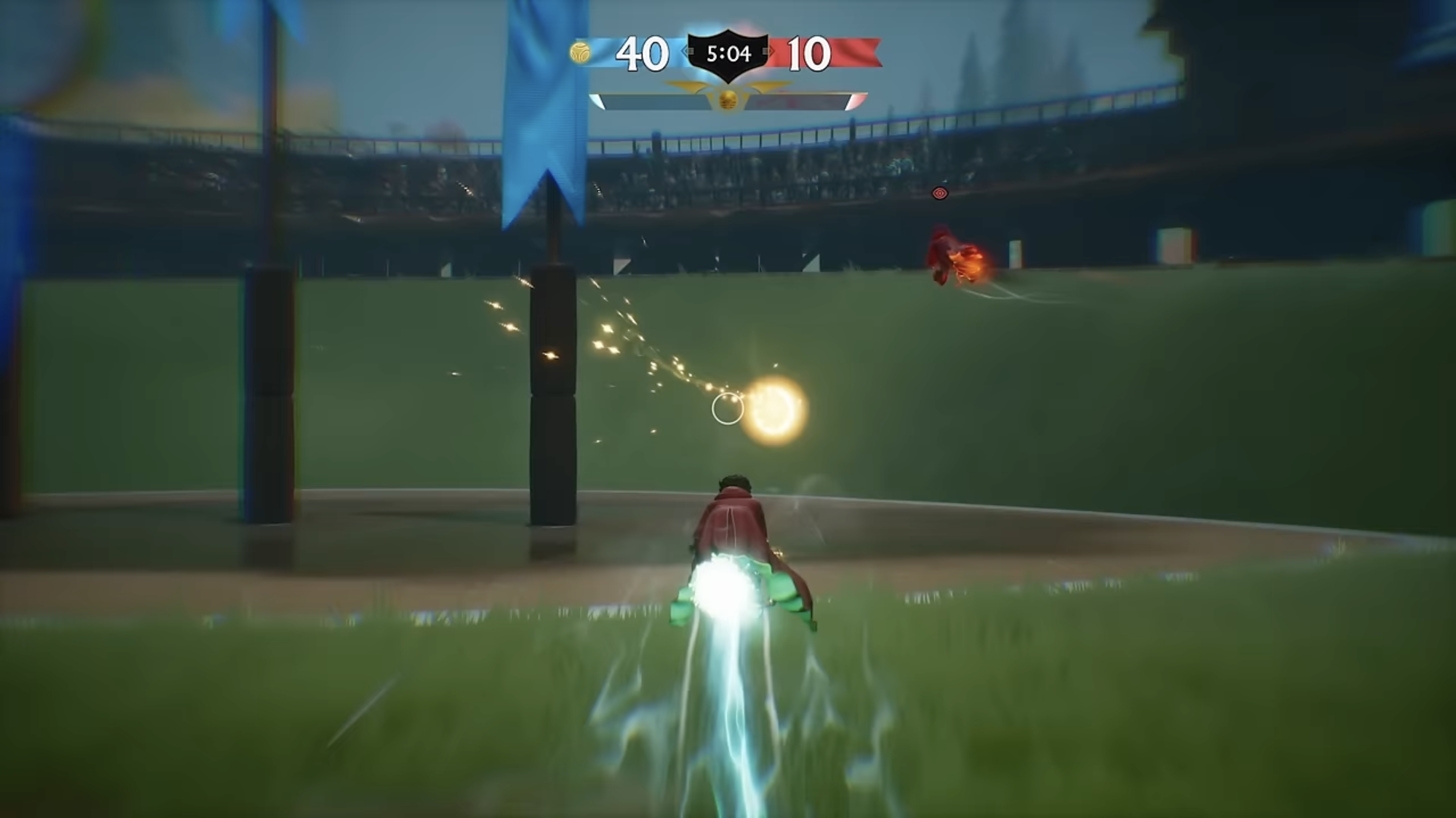Click the golden snitch icon on the meter

[x=728, y=101]
